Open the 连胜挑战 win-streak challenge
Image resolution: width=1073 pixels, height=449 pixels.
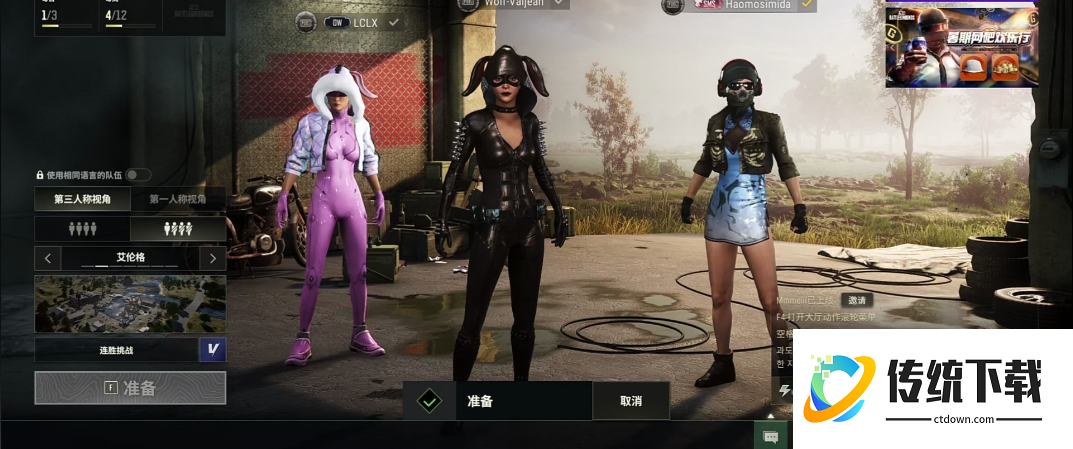(x=117, y=350)
